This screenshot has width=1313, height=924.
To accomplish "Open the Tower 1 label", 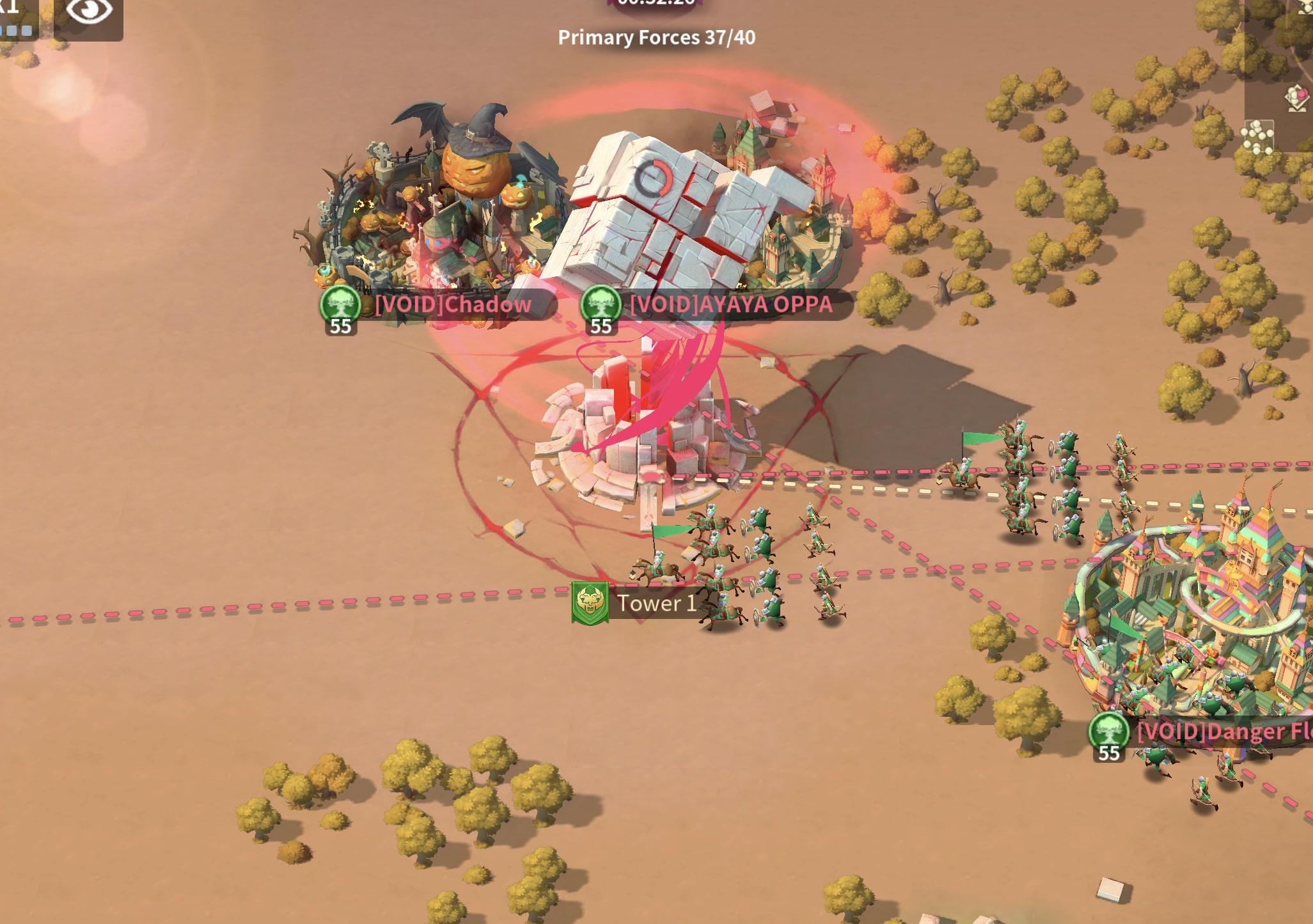I will pyautogui.click(x=655, y=603).
